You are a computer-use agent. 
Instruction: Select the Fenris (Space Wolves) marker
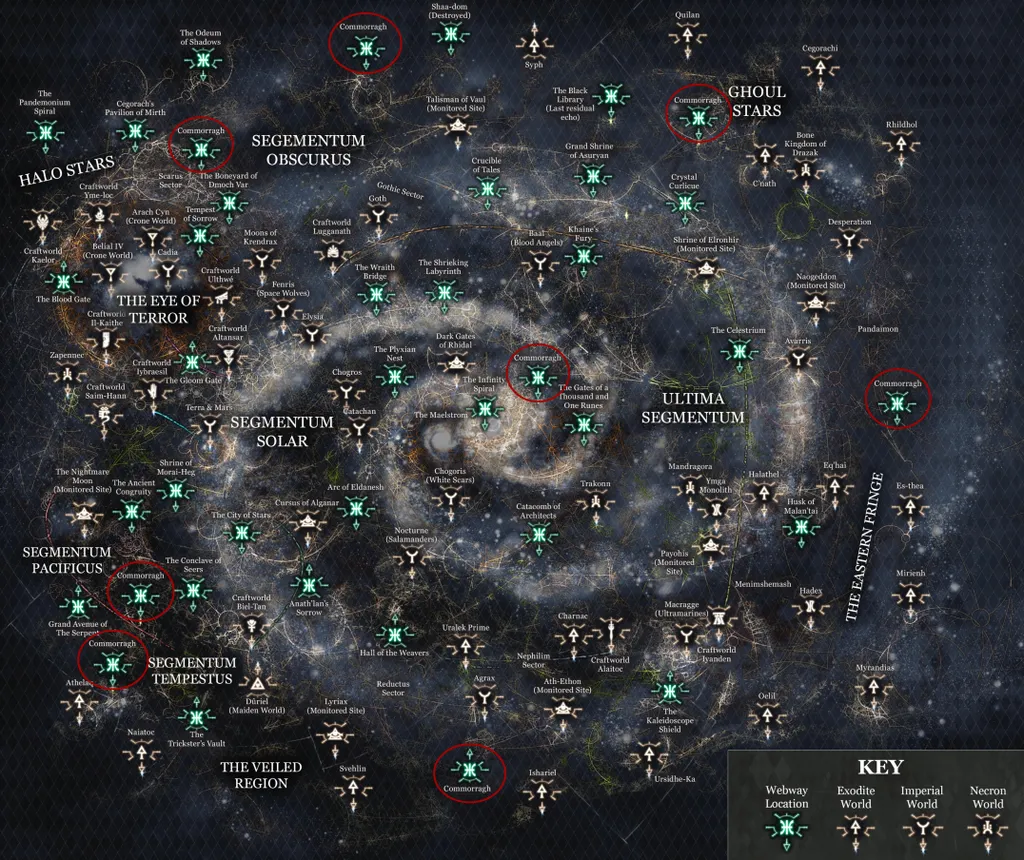[281, 312]
